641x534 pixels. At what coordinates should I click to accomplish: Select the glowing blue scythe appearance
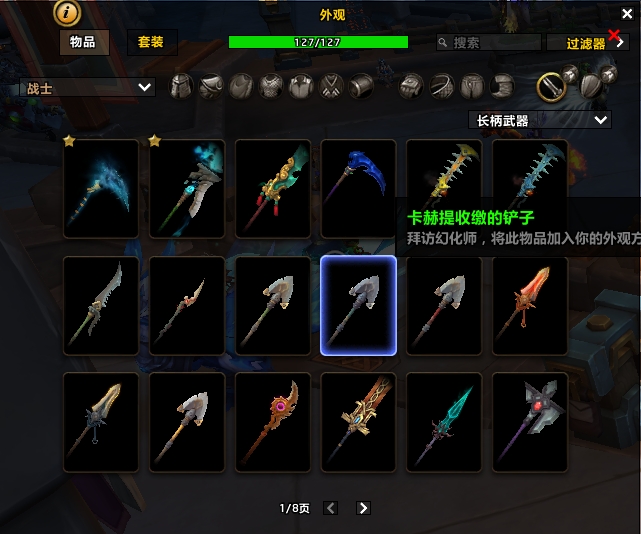101,188
